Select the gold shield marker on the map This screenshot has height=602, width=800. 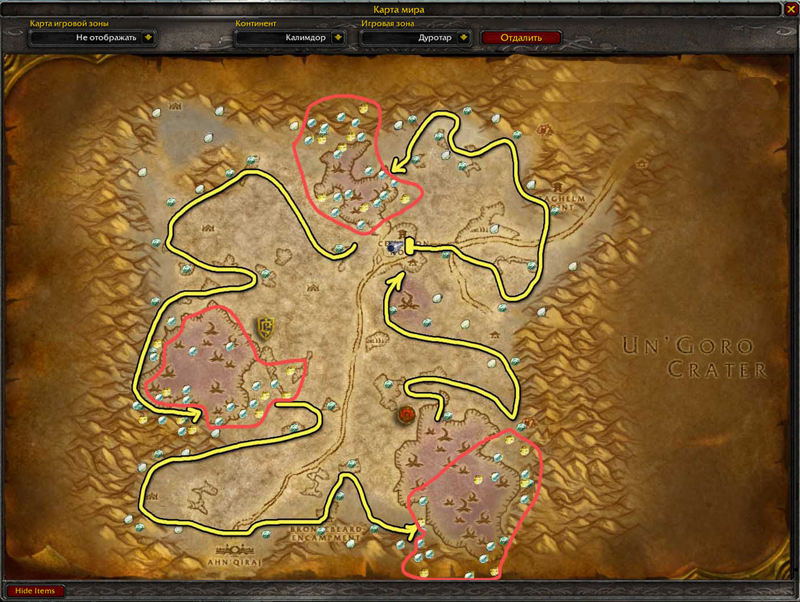(266, 325)
